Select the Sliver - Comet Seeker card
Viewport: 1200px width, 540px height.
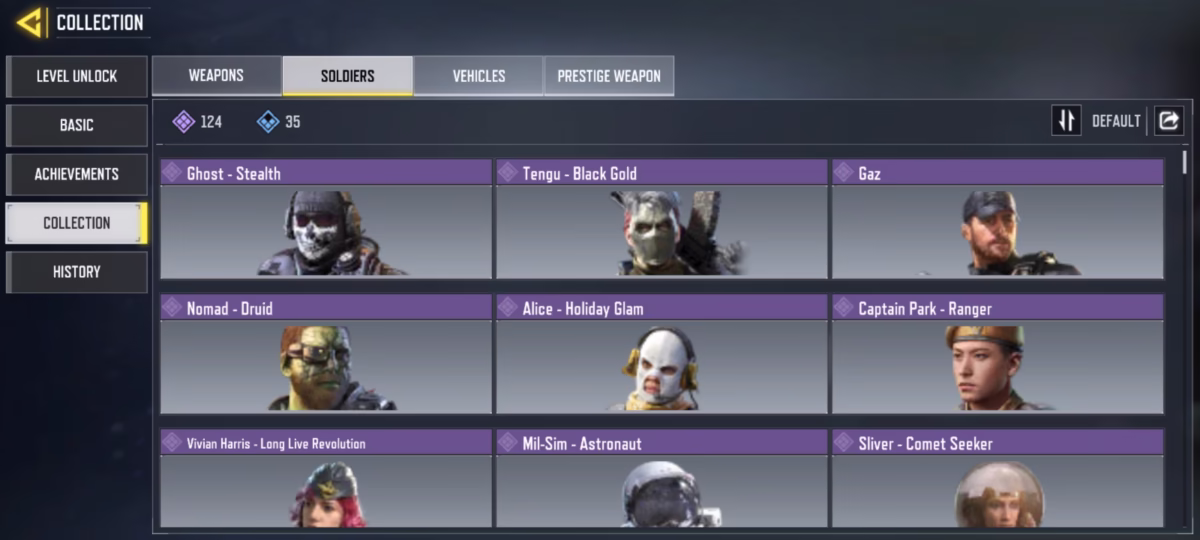click(998, 490)
